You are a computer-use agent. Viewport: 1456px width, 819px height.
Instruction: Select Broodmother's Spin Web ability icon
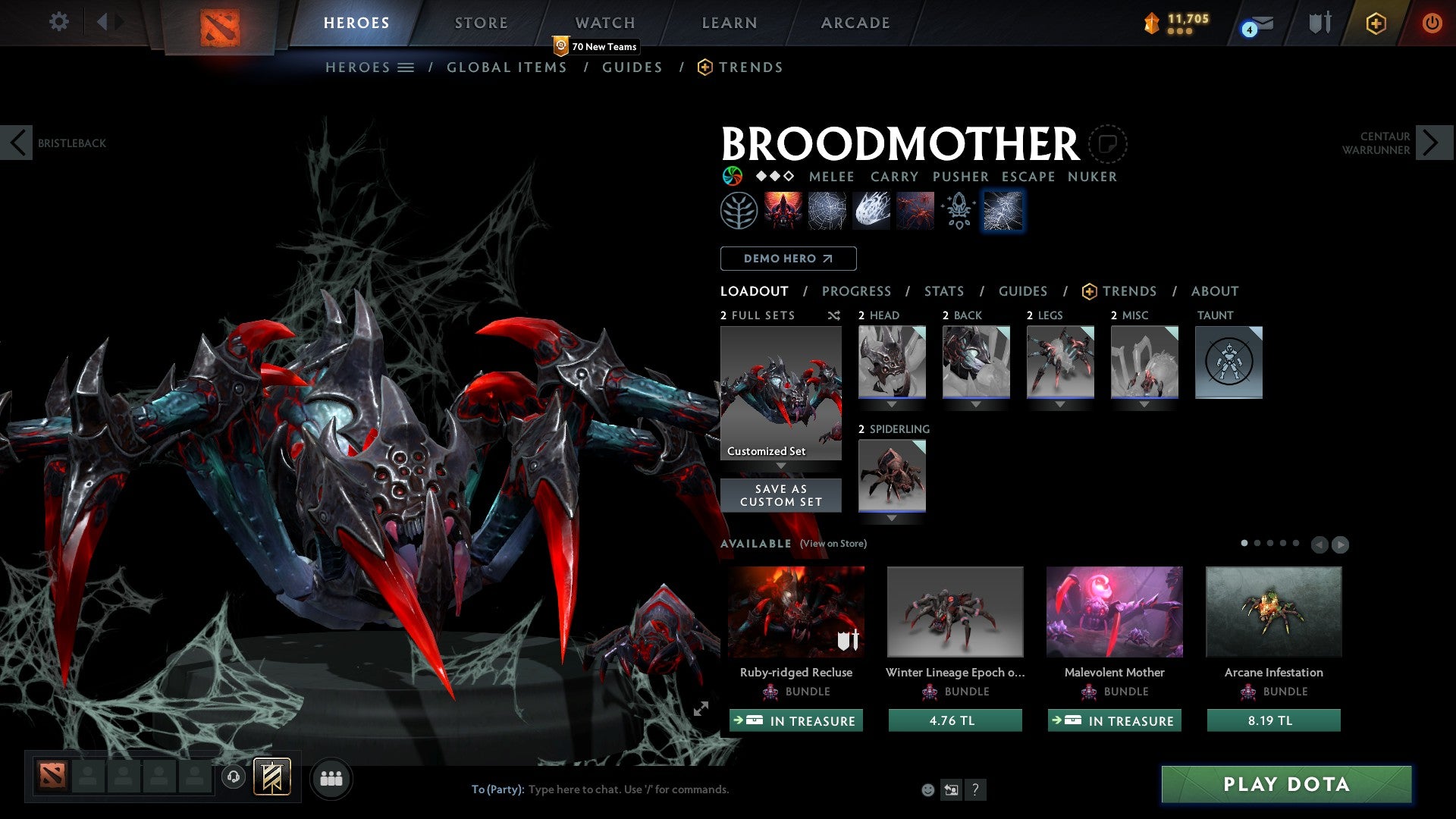[827, 210]
